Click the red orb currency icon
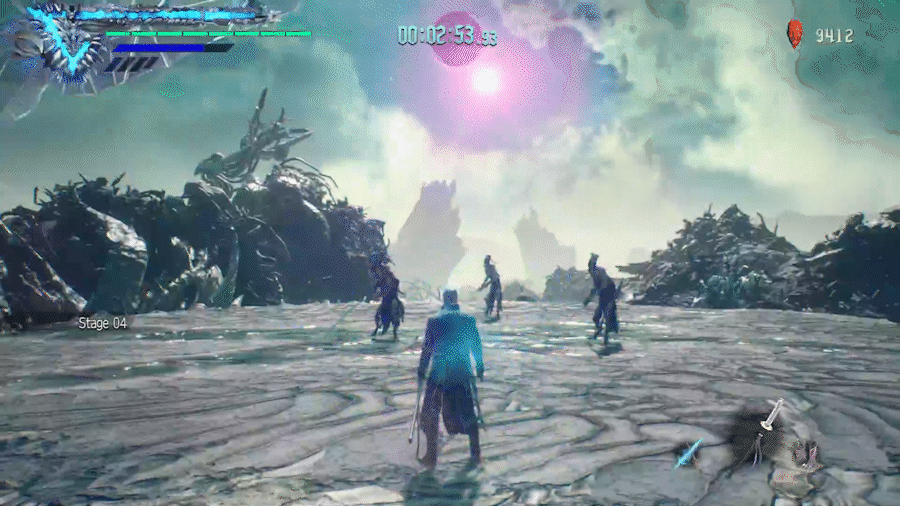 pos(796,34)
